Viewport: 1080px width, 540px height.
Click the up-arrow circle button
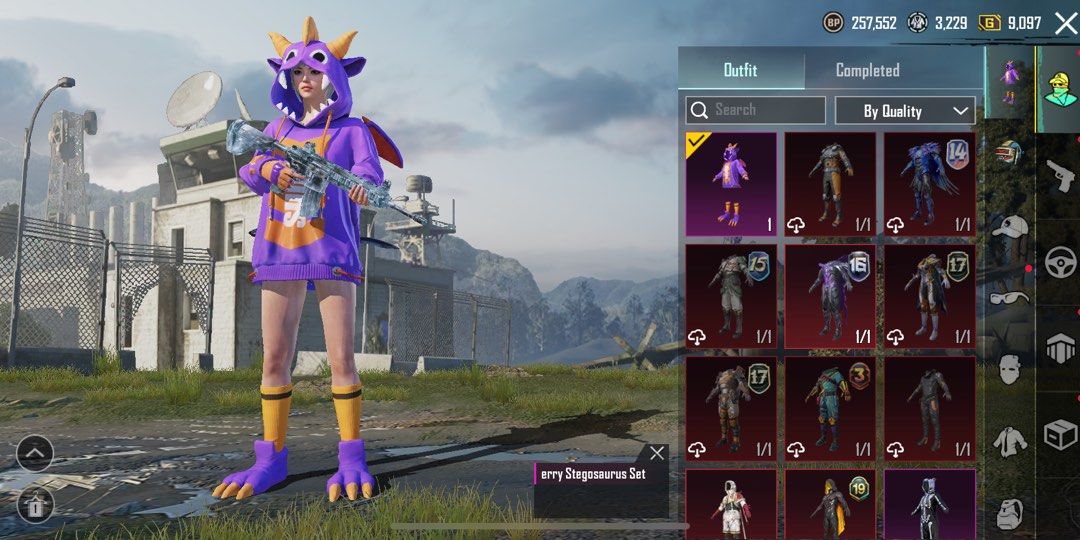[34, 455]
